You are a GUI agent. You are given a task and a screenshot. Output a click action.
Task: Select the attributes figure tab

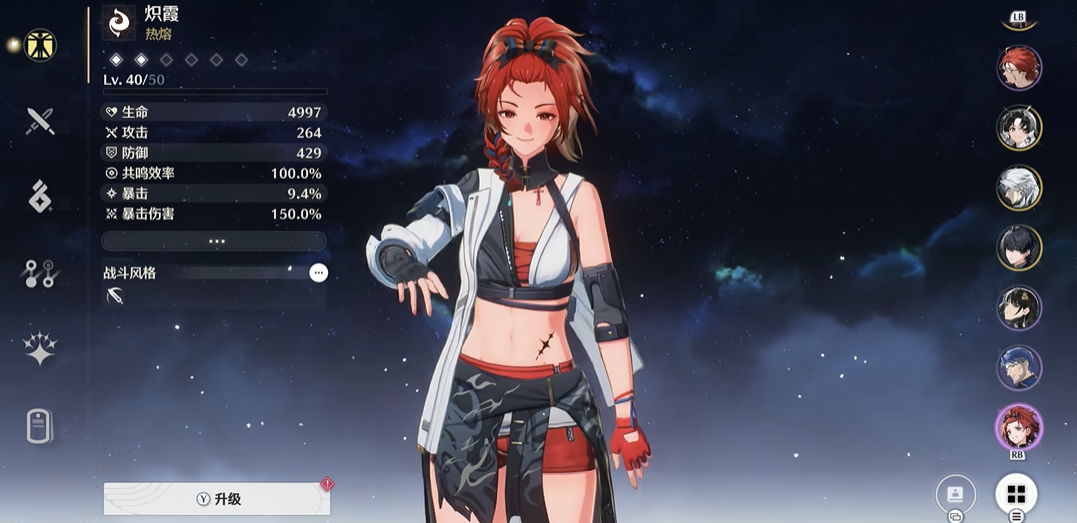tap(40, 45)
